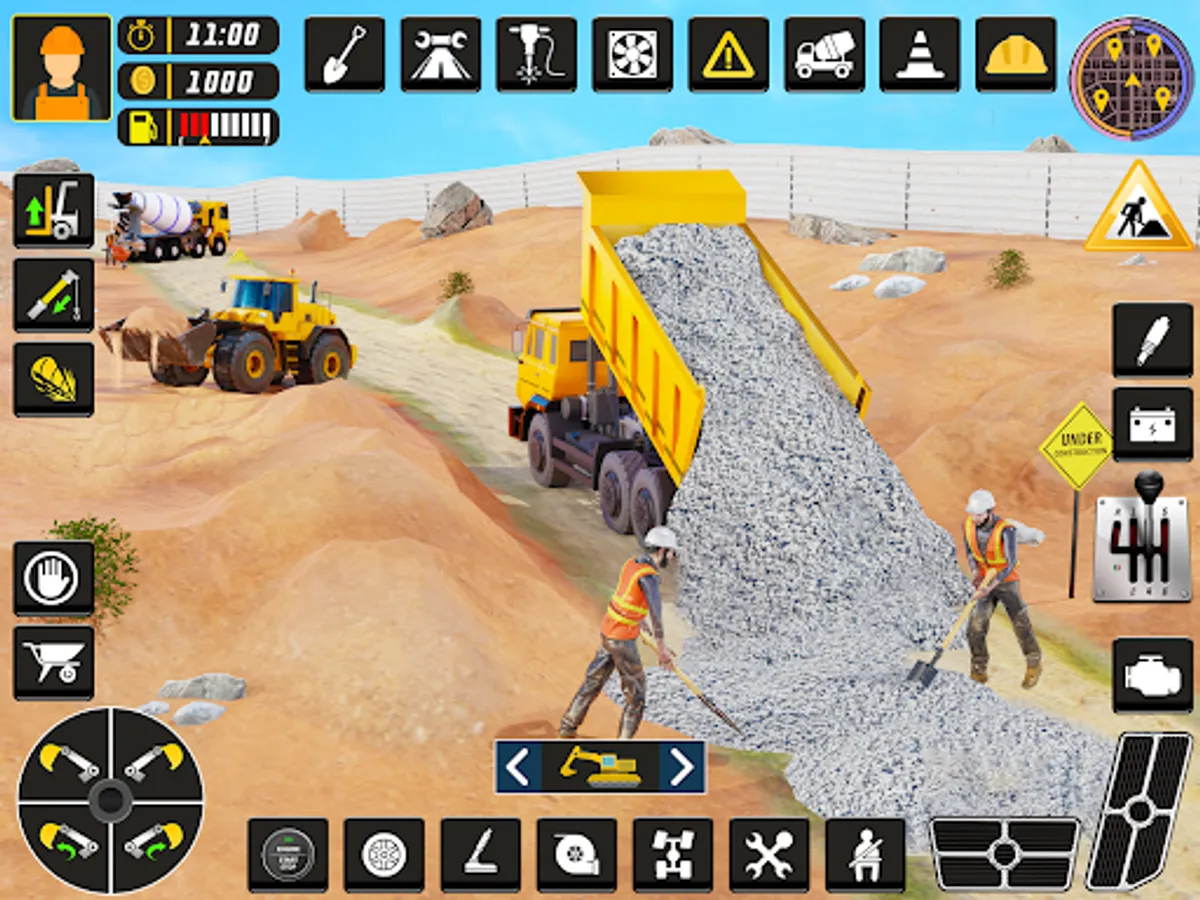This screenshot has width=1200, height=900.
Task: Click the roadwork digging sign icon
Action: 1138,209
